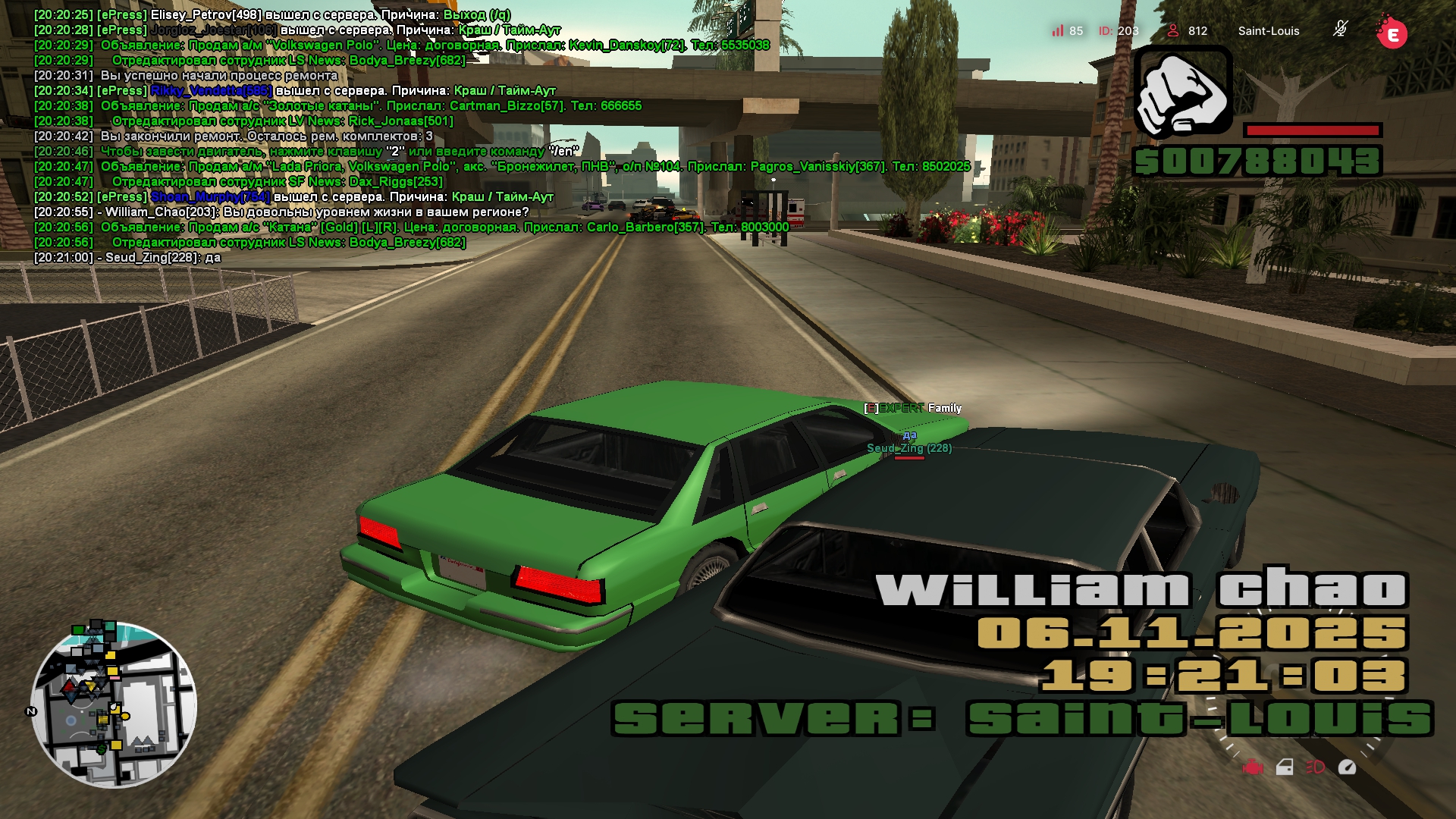This screenshot has height=819, width=1456.
Task: Toggle the headlights indicator icon
Action: (x=1315, y=767)
